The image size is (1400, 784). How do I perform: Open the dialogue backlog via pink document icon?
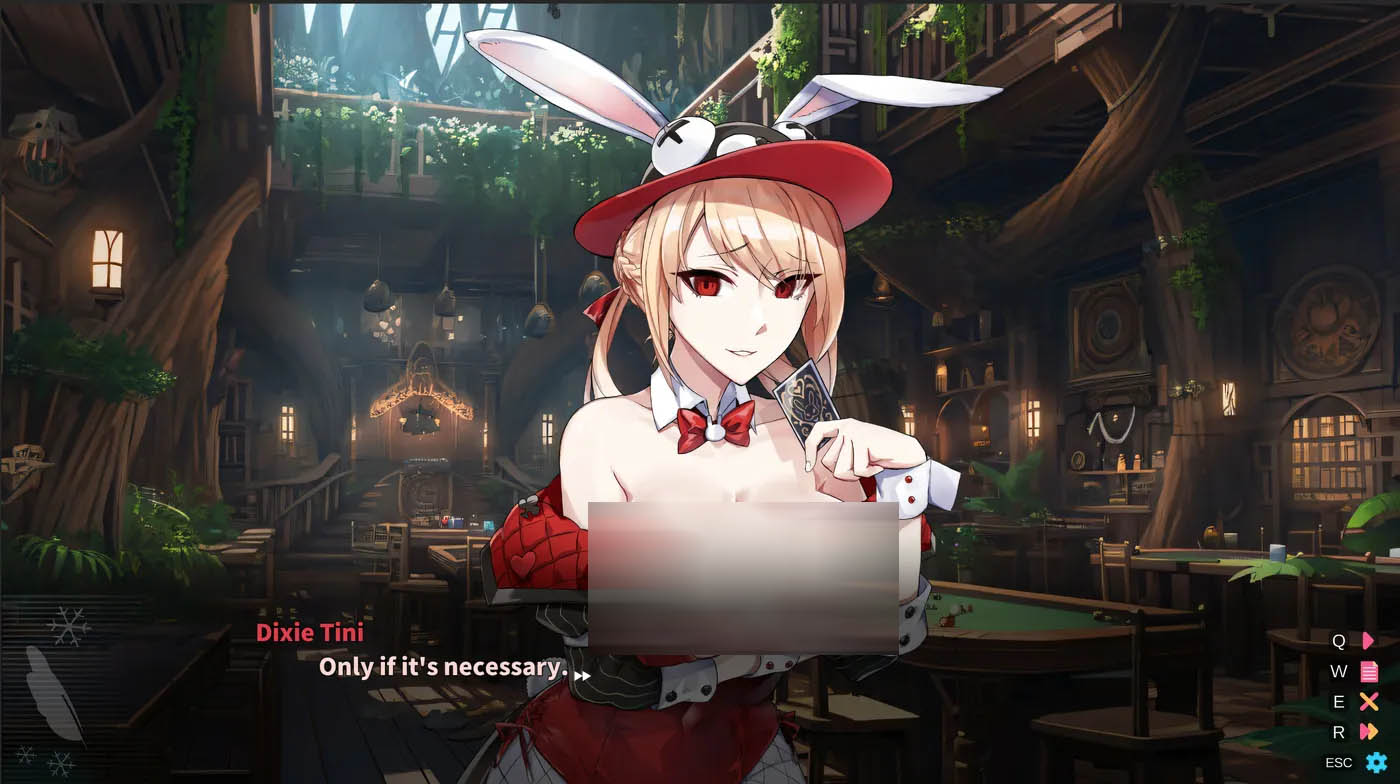(x=1368, y=671)
